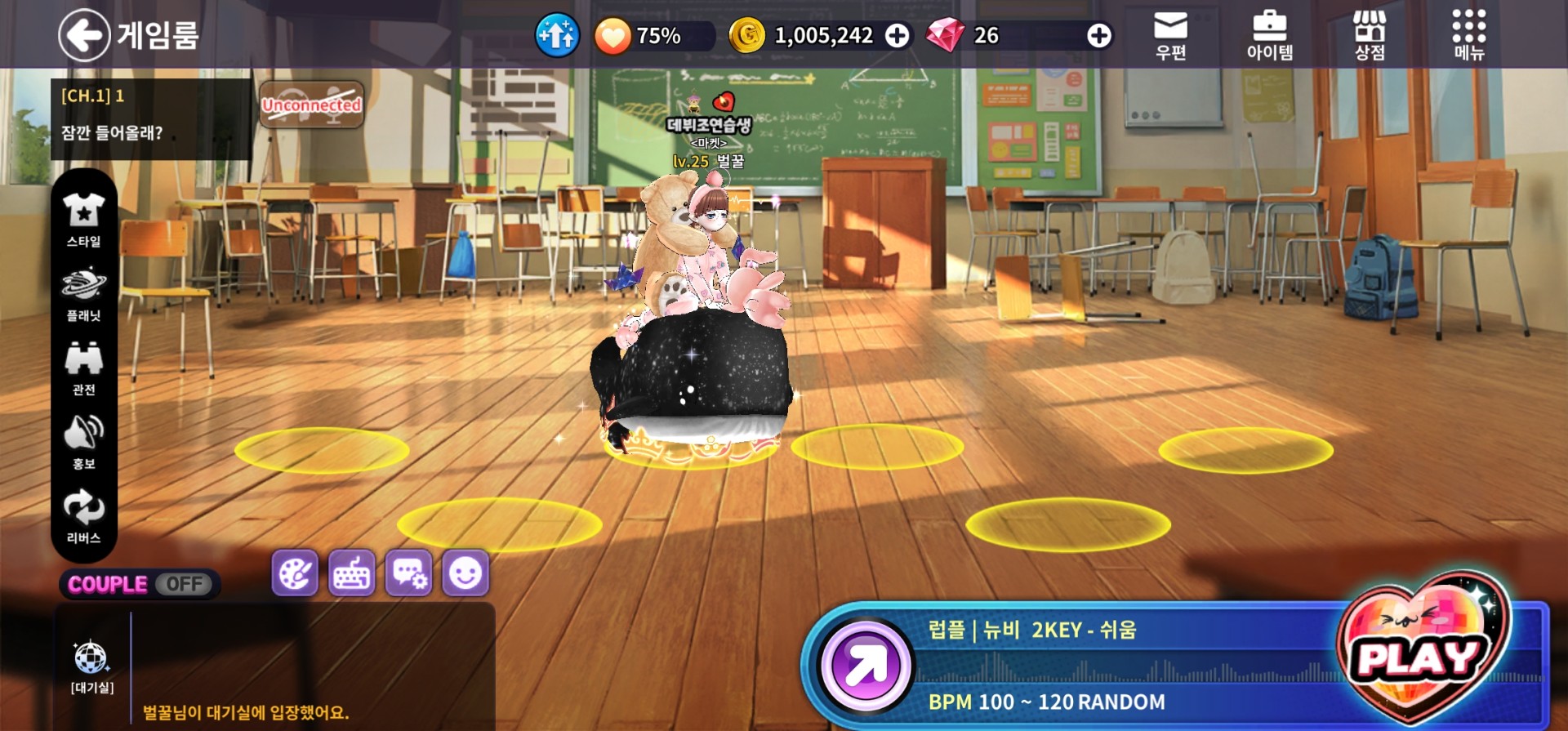Tap the blue level-up arrows icon
The image size is (1568, 731).
click(557, 35)
